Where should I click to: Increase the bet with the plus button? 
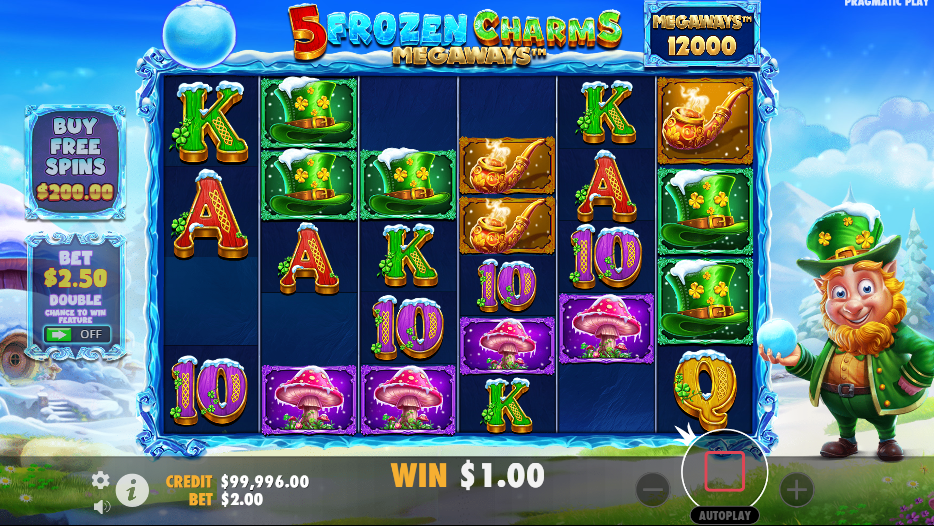pyautogui.click(x=796, y=490)
